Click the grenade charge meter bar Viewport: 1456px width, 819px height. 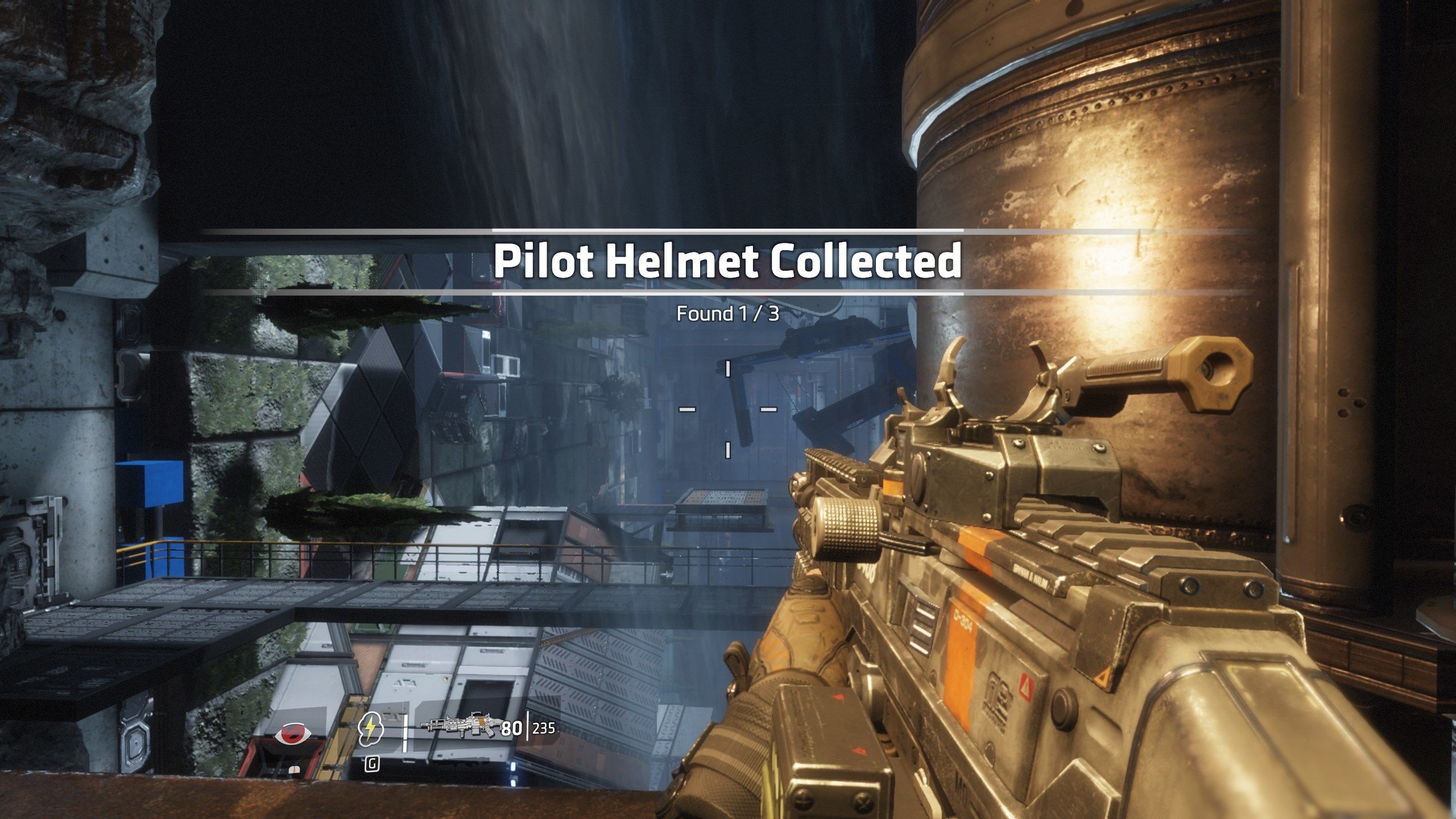point(405,734)
